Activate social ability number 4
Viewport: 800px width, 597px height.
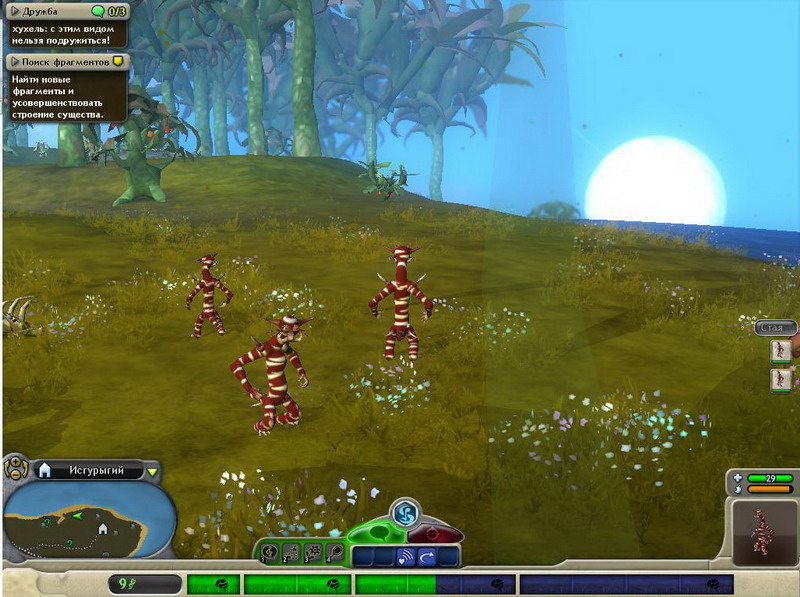click(335, 552)
